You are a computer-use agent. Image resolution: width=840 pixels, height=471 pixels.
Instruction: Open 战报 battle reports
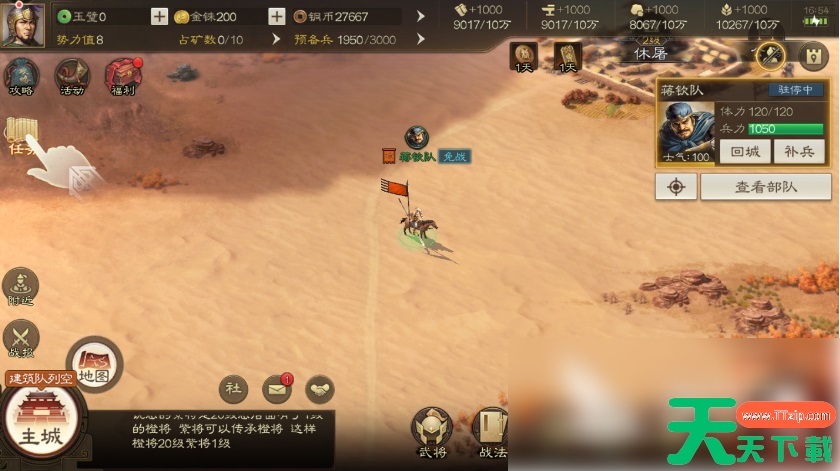coord(21,340)
